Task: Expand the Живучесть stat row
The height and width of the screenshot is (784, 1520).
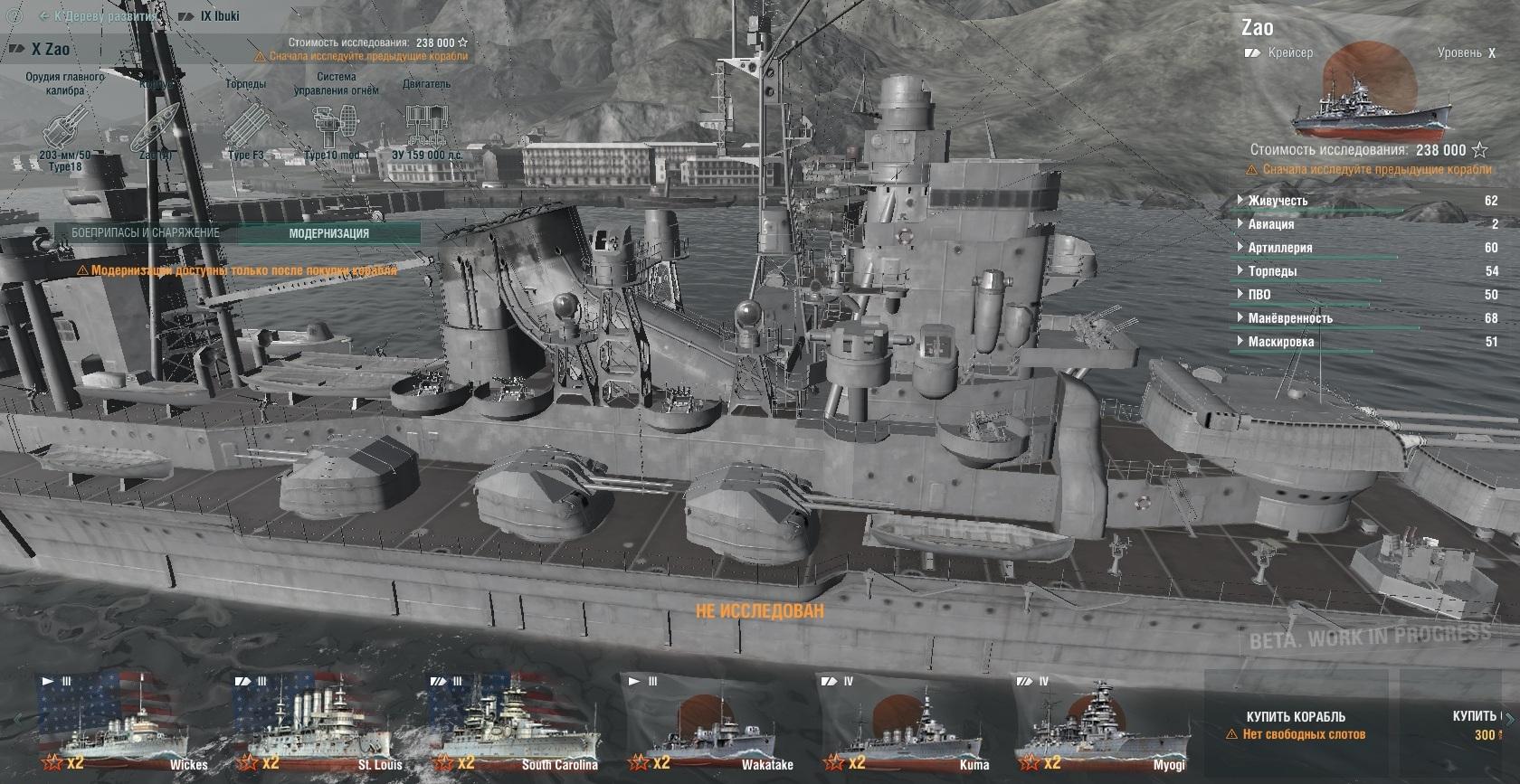Action: pos(1278,201)
